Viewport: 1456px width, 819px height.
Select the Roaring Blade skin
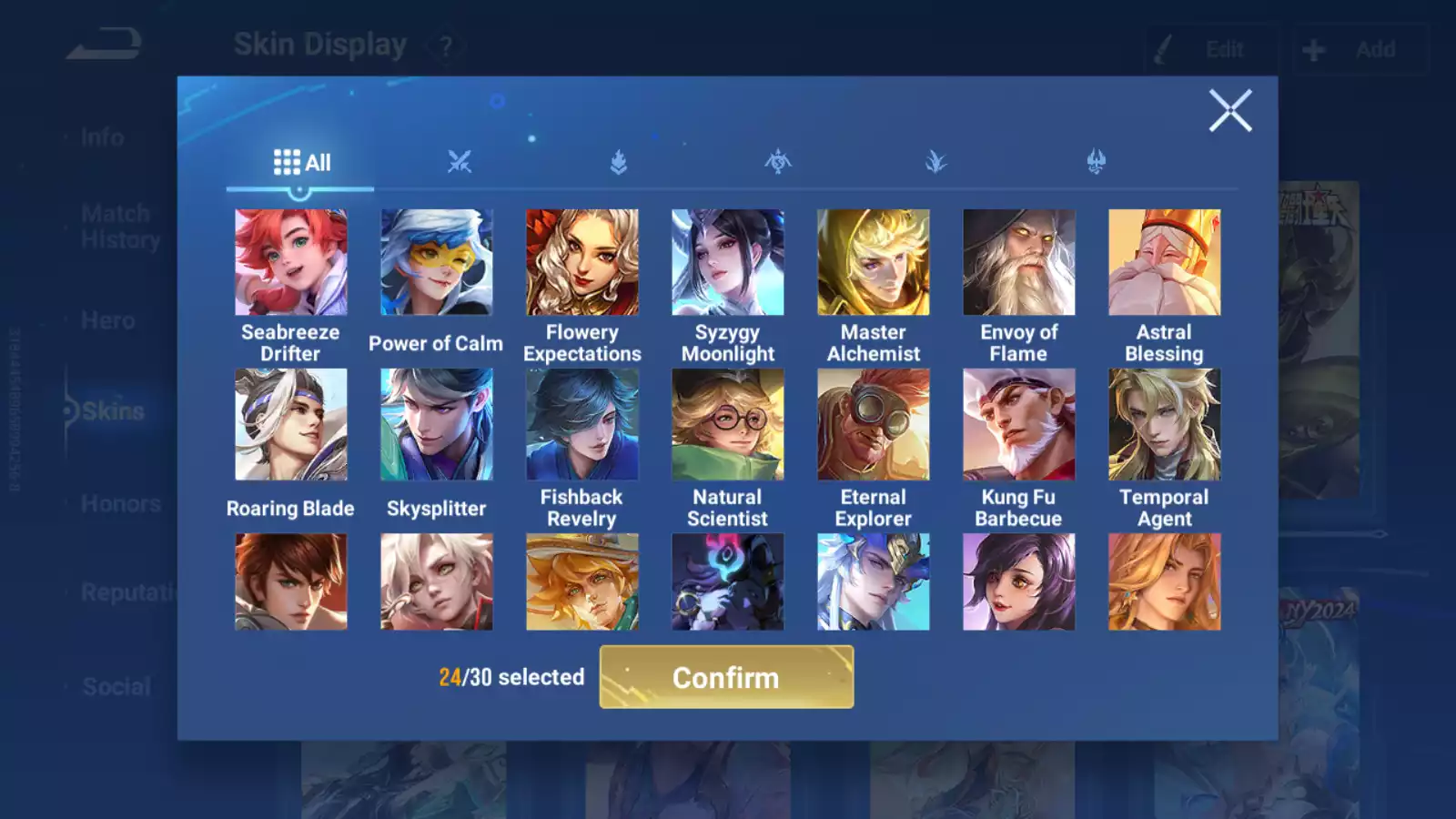(x=291, y=424)
